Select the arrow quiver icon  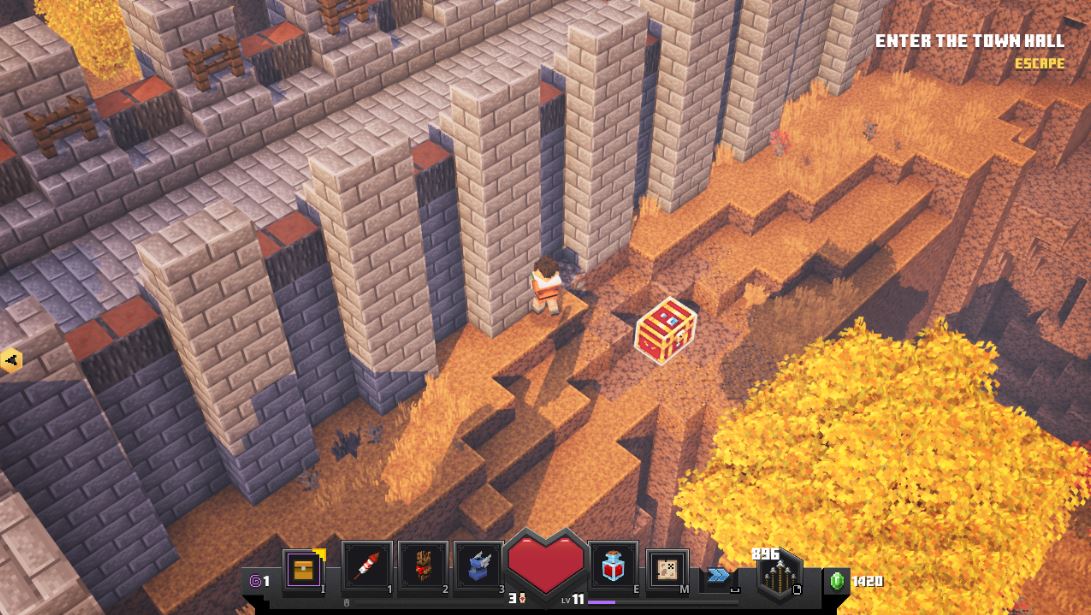780,578
